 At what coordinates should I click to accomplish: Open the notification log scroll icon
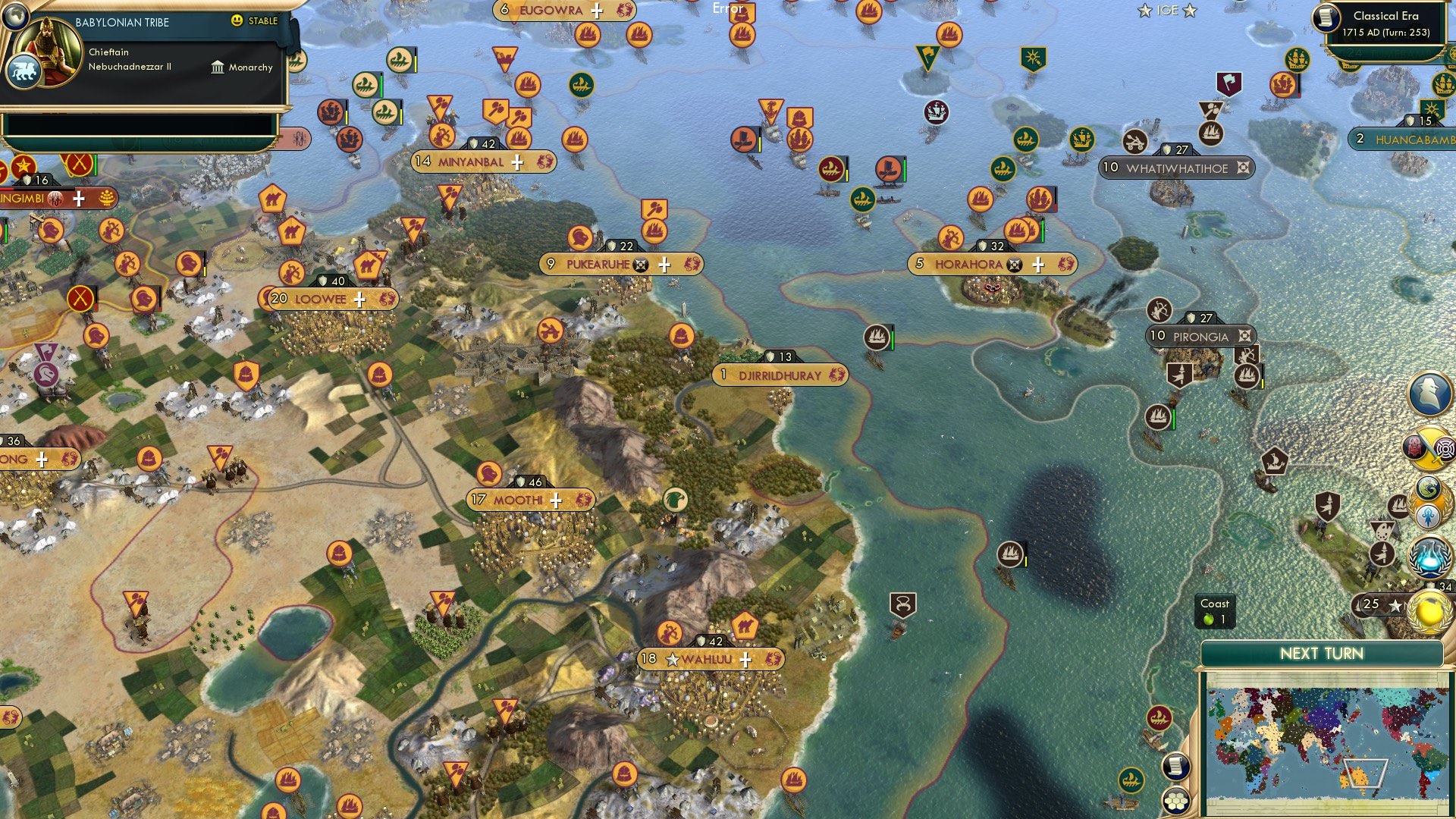tap(1175, 766)
